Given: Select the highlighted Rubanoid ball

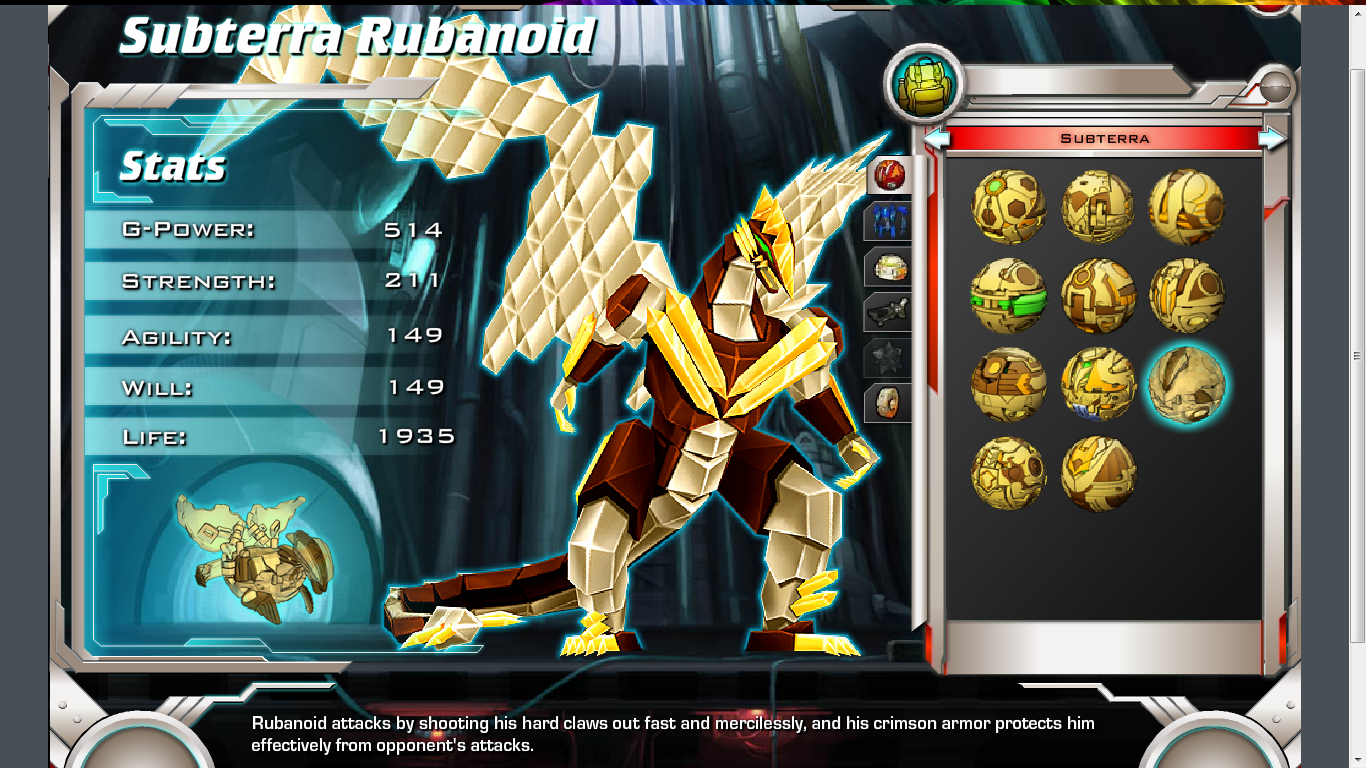Looking at the screenshot, I should click(1187, 385).
